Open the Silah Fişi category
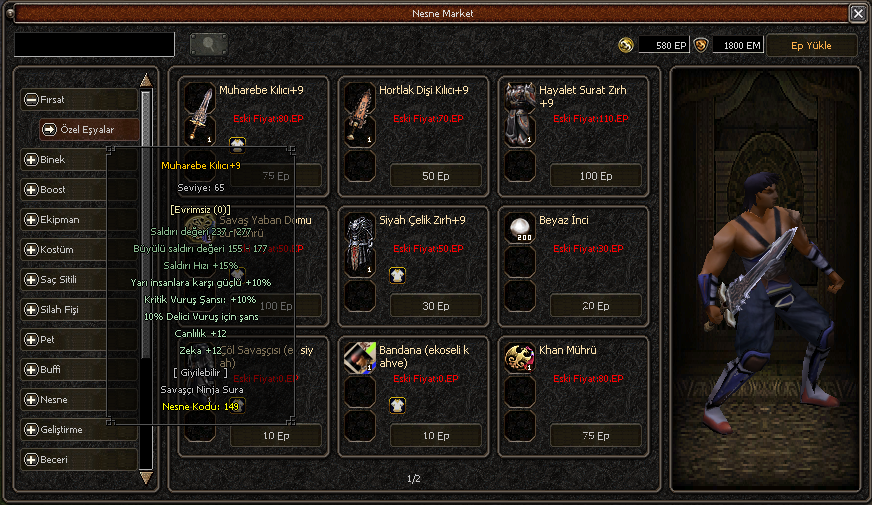The width and height of the screenshot is (872, 505). (x=79, y=309)
